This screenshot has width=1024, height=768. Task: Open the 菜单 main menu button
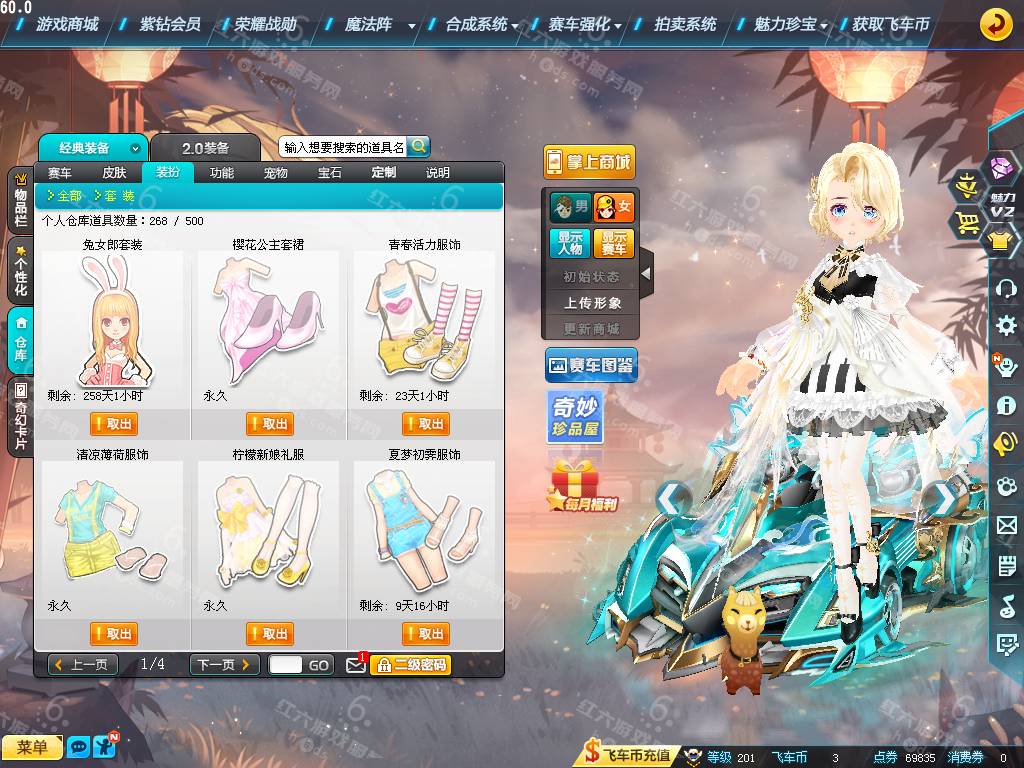click(x=32, y=747)
